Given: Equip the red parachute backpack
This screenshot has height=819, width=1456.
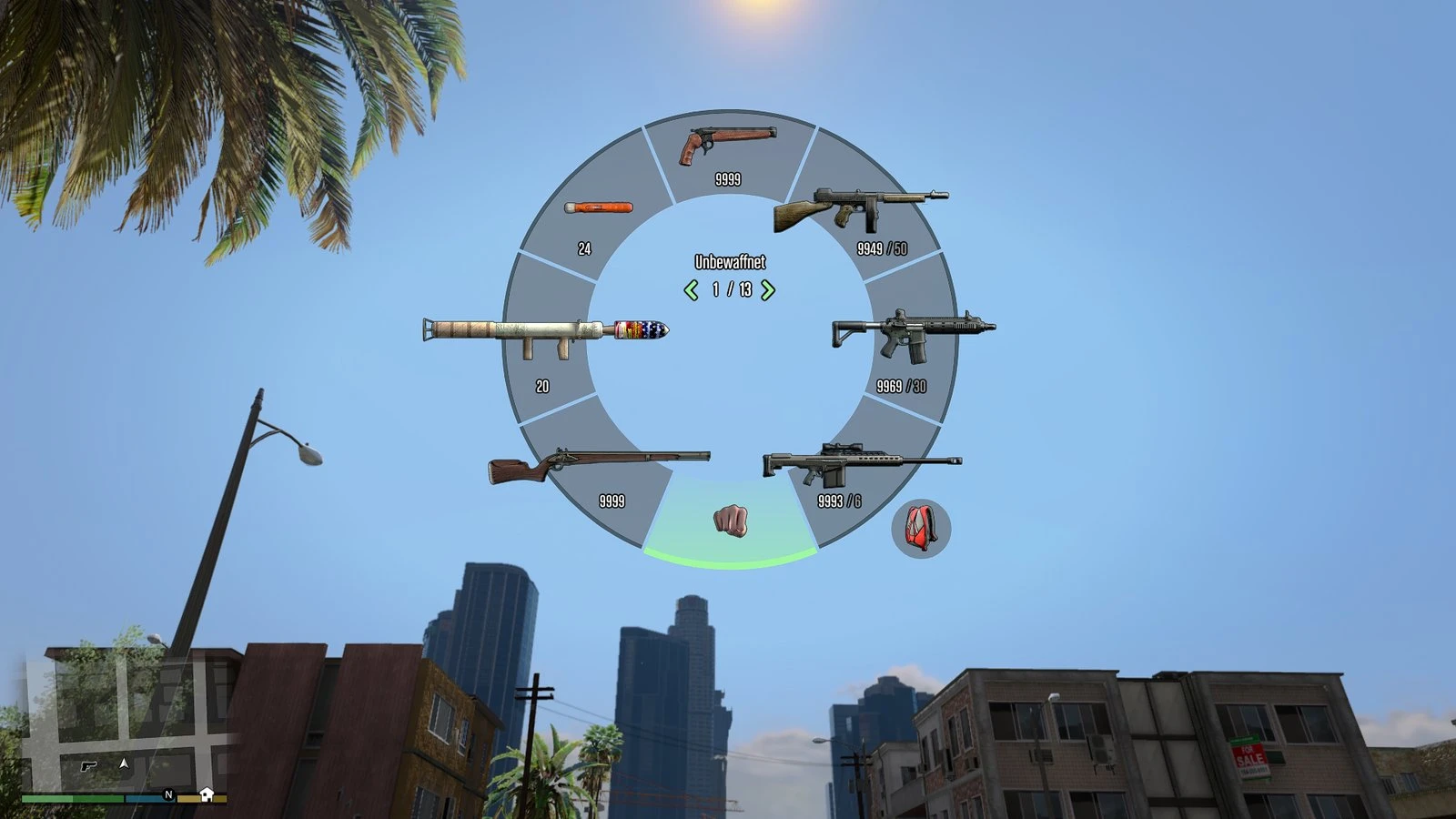Looking at the screenshot, I should coord(920,530).
